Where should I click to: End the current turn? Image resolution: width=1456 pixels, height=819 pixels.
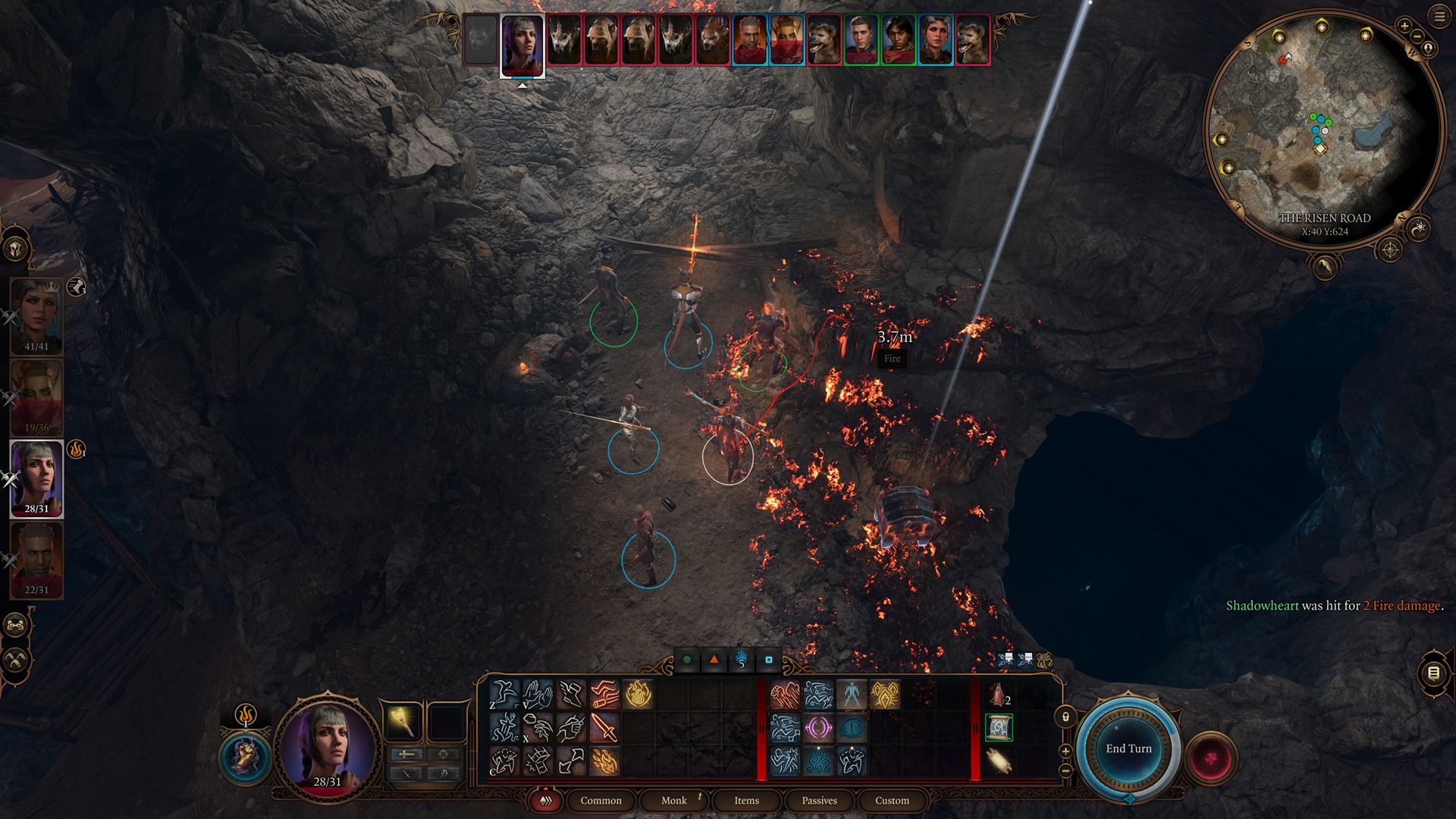click(1128, 748)
